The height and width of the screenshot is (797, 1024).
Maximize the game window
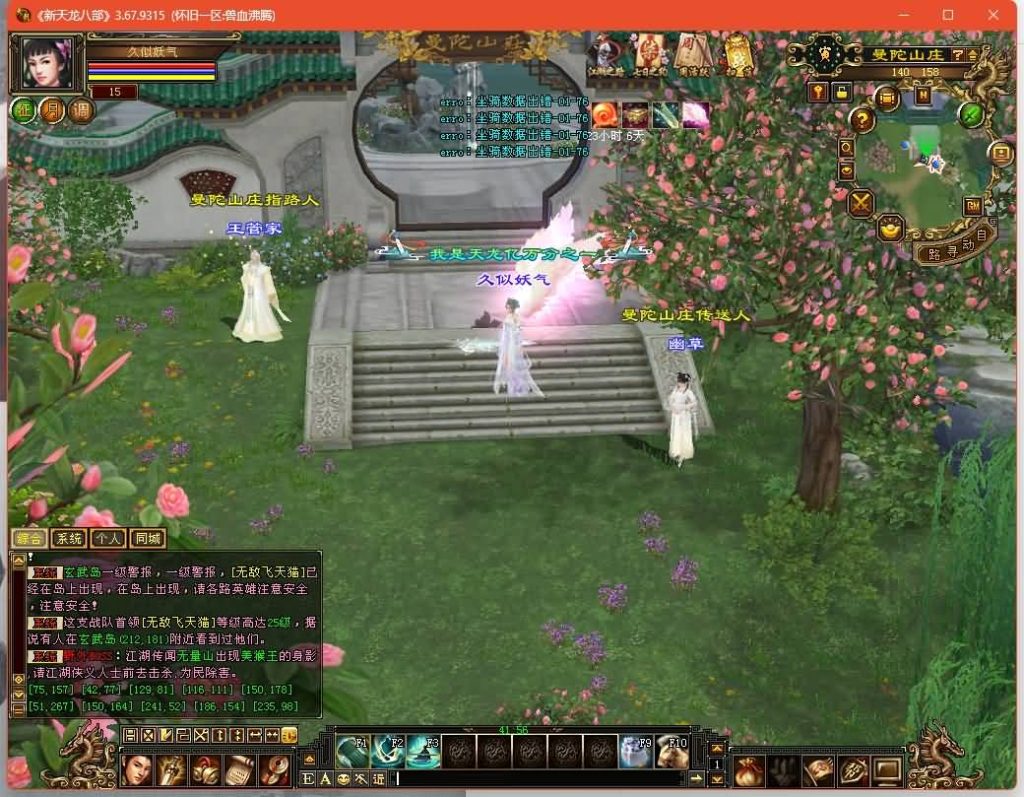(x=948, y=15)
